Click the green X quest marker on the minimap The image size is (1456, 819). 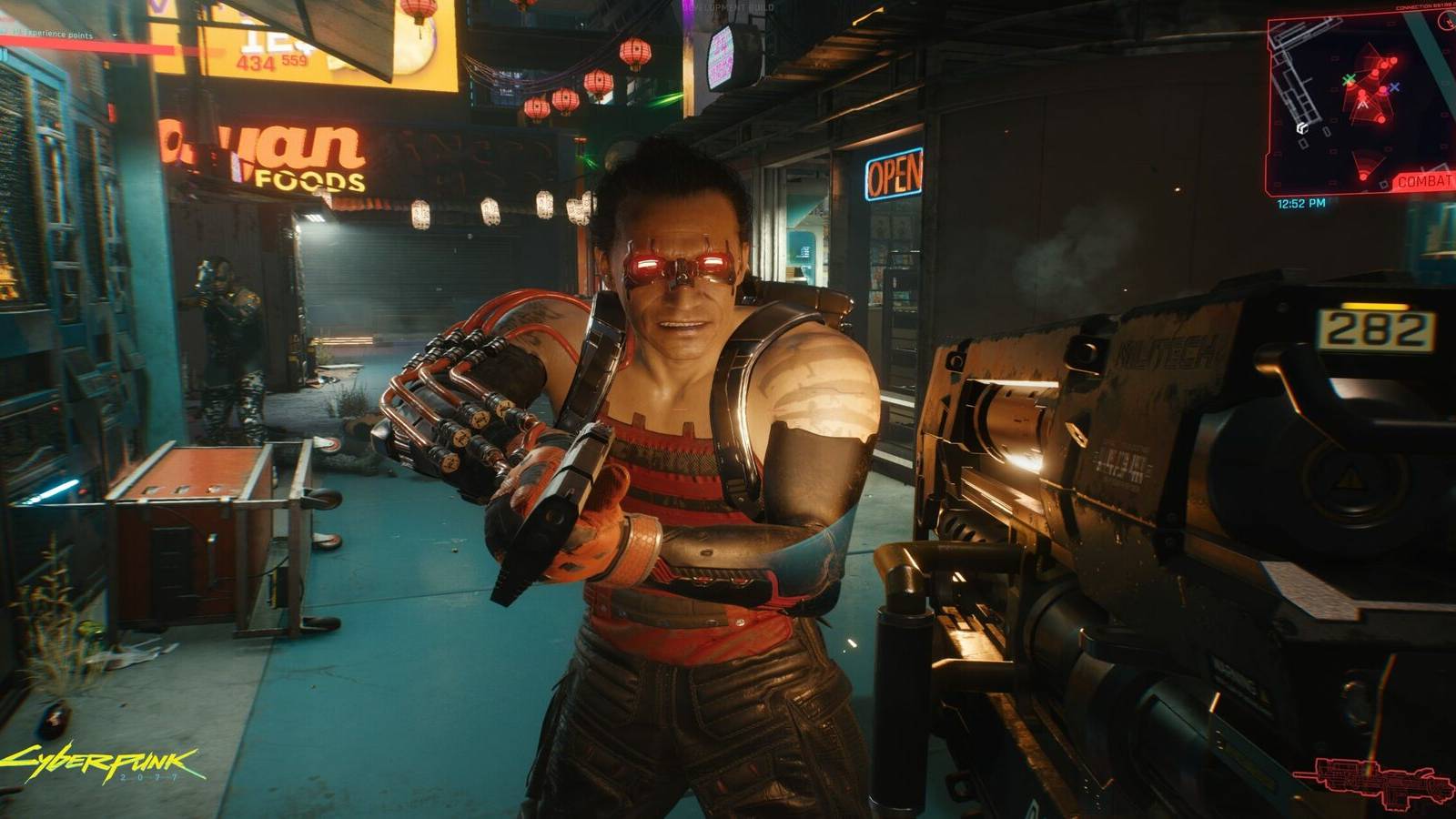1350,79
